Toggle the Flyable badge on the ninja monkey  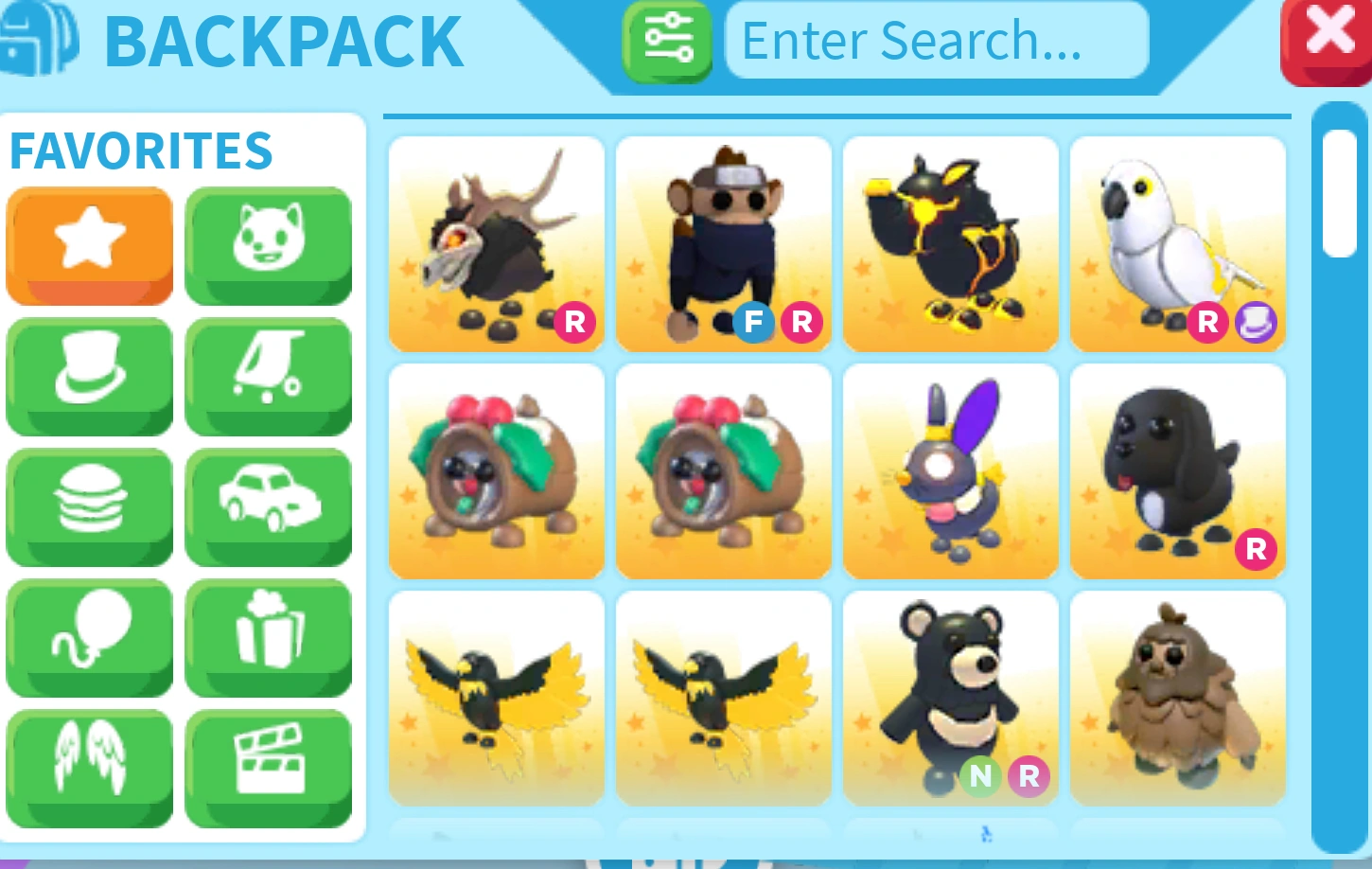[753, 323]
